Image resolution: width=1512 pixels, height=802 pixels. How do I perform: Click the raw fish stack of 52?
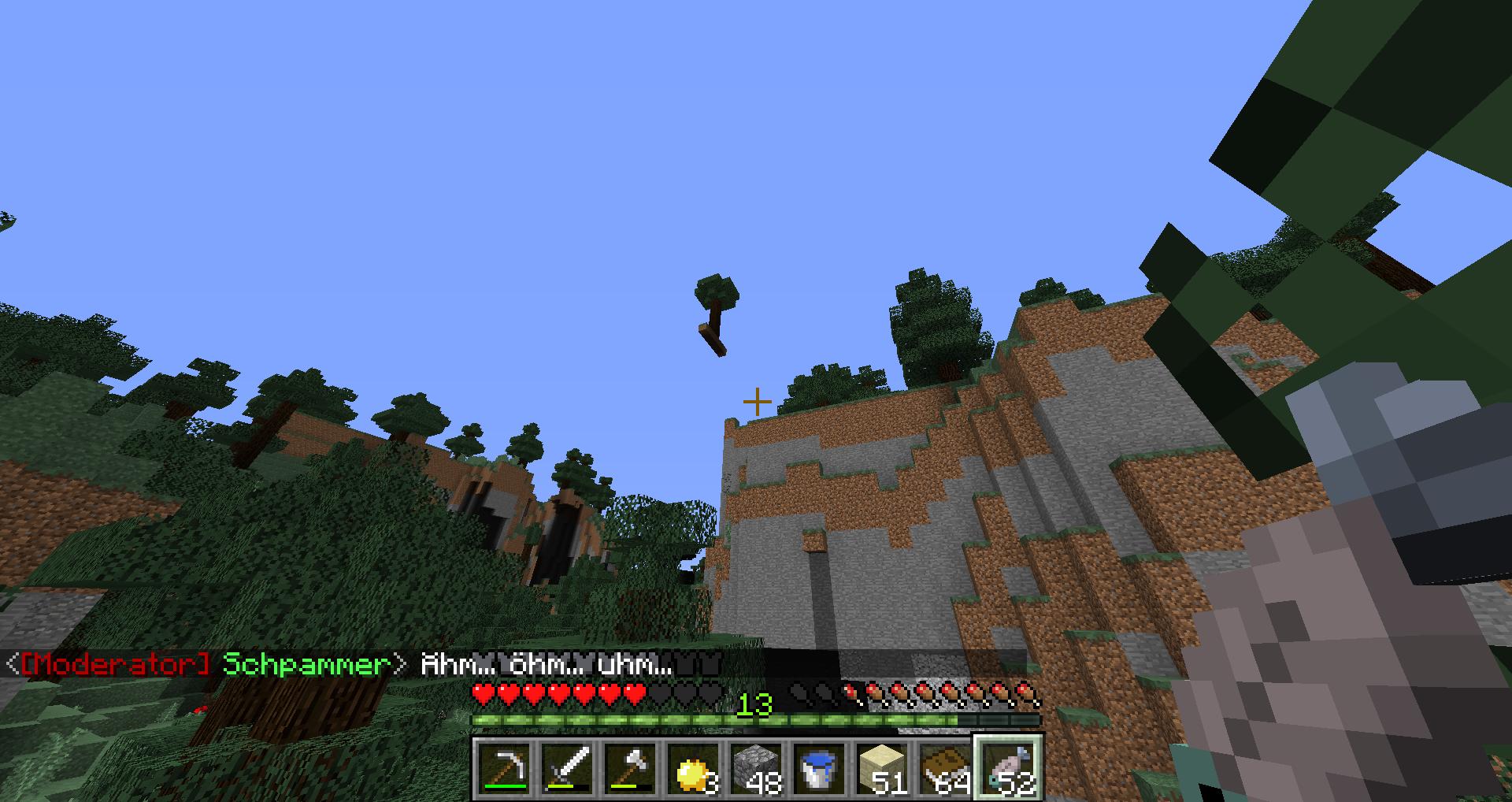pos(1009,768)
